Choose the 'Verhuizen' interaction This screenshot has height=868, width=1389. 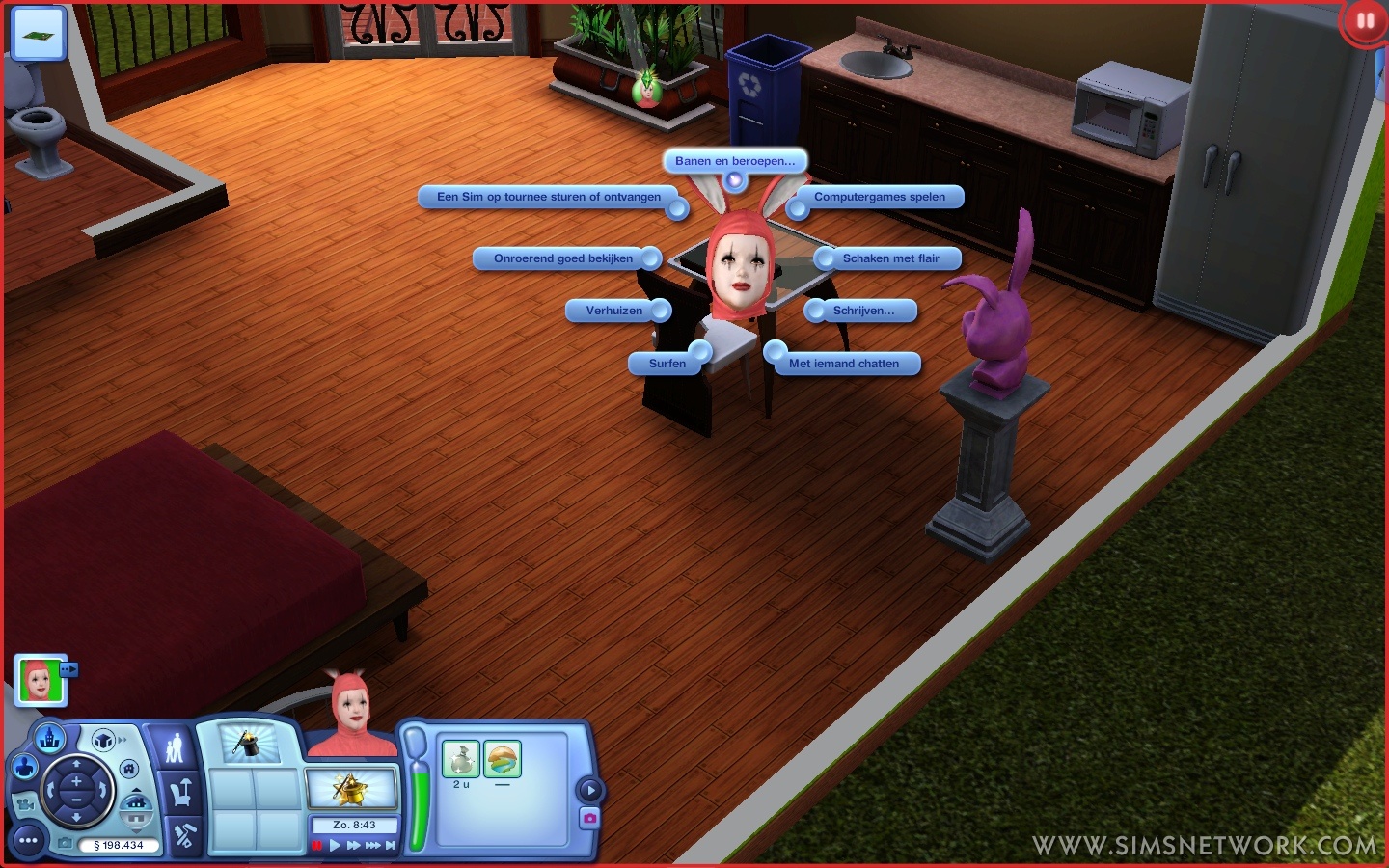coord(613,311)
